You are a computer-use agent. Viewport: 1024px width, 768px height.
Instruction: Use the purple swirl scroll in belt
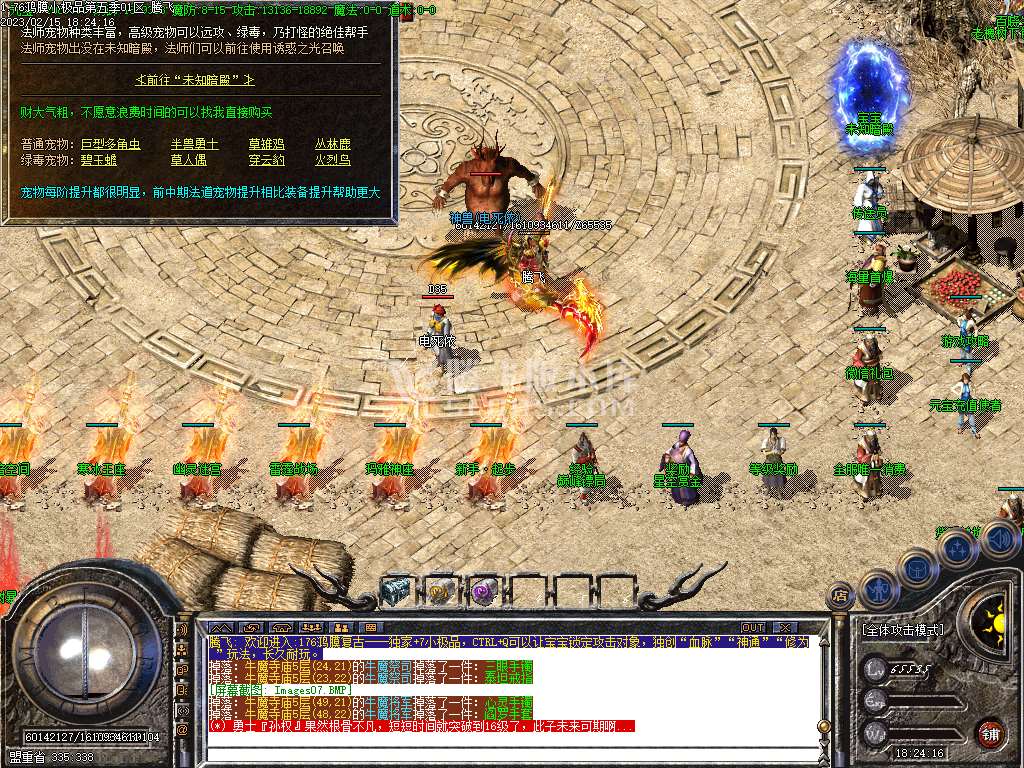pos(485,591)
